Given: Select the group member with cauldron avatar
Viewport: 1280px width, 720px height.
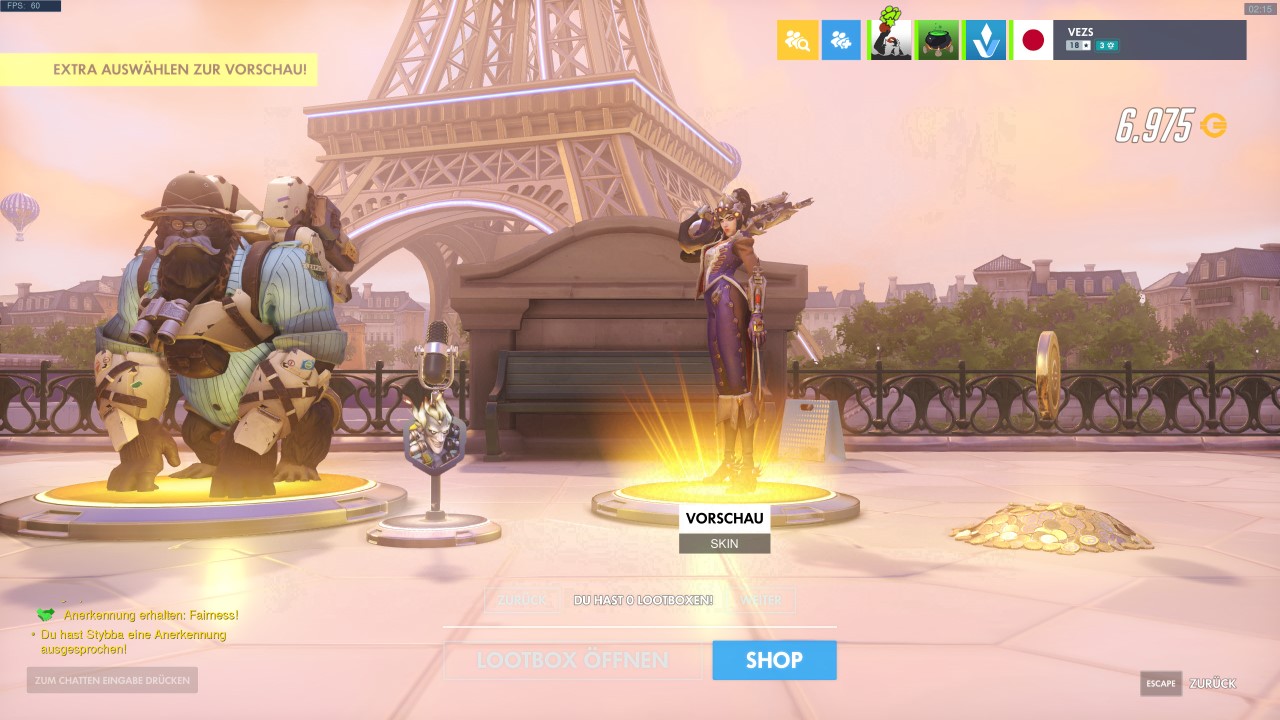Looking at the screenshot, I should pos(938,40).
